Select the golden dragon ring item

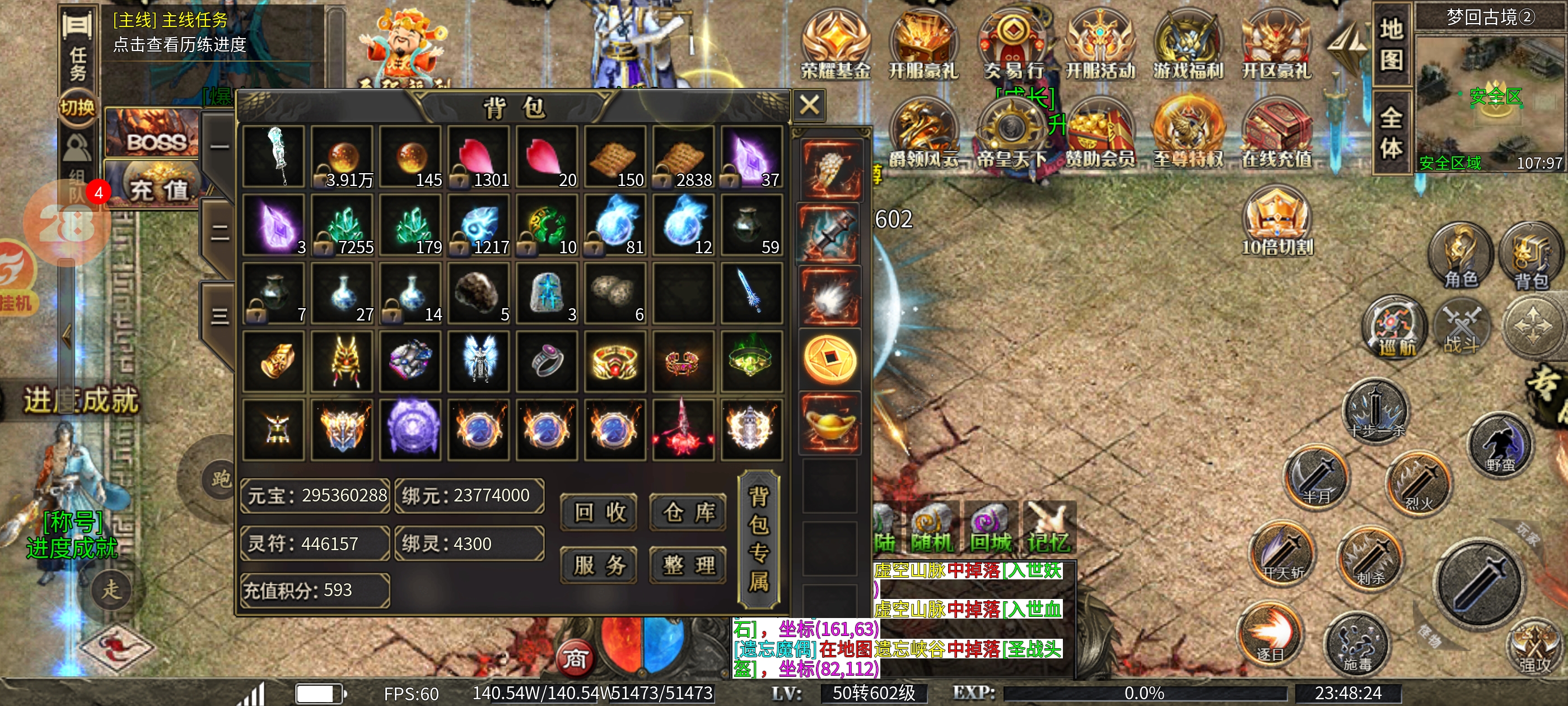point(614,362)
